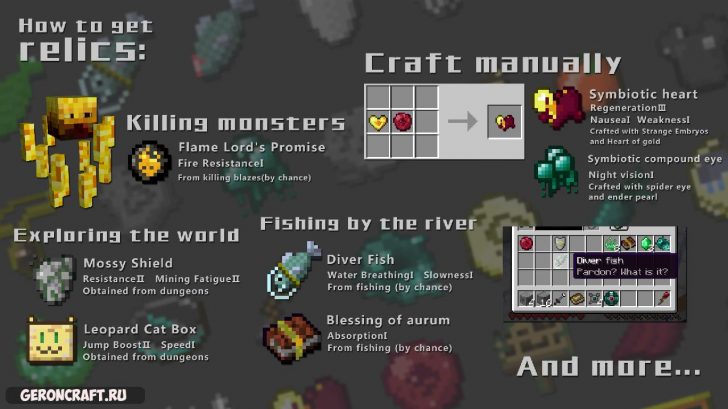Pick the Blessing of Aurum chest in the inventory
Image resolution: width=728 pixels, height=409 pixels.
click(x=628, y=243)
